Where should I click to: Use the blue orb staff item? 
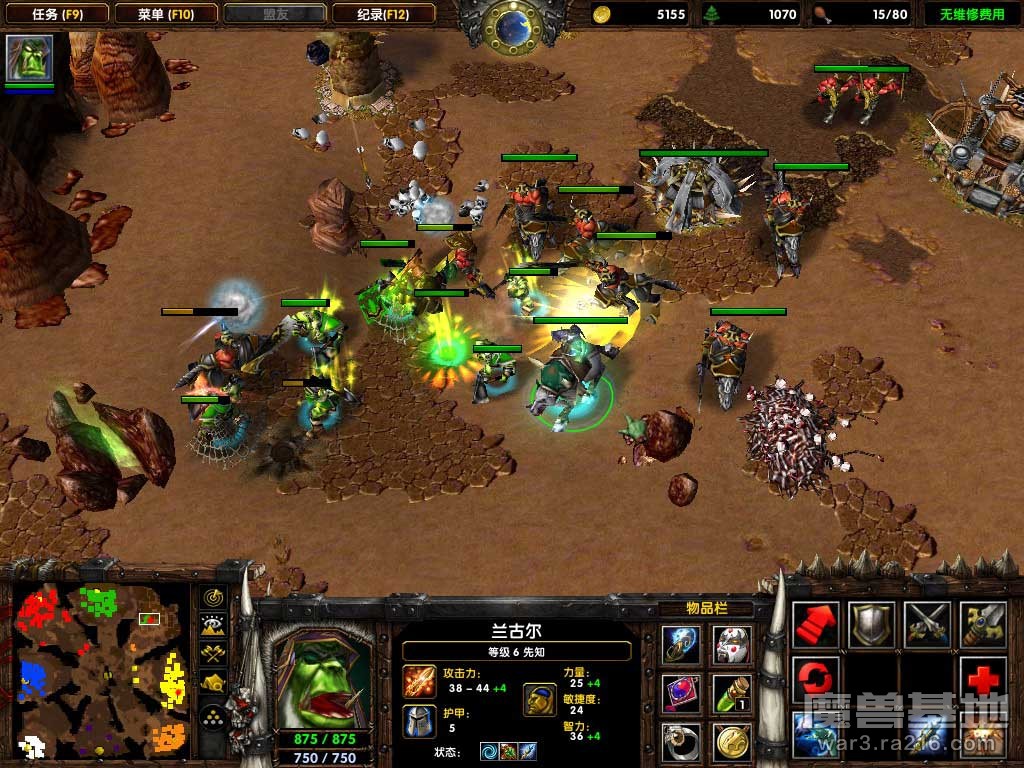680,645
